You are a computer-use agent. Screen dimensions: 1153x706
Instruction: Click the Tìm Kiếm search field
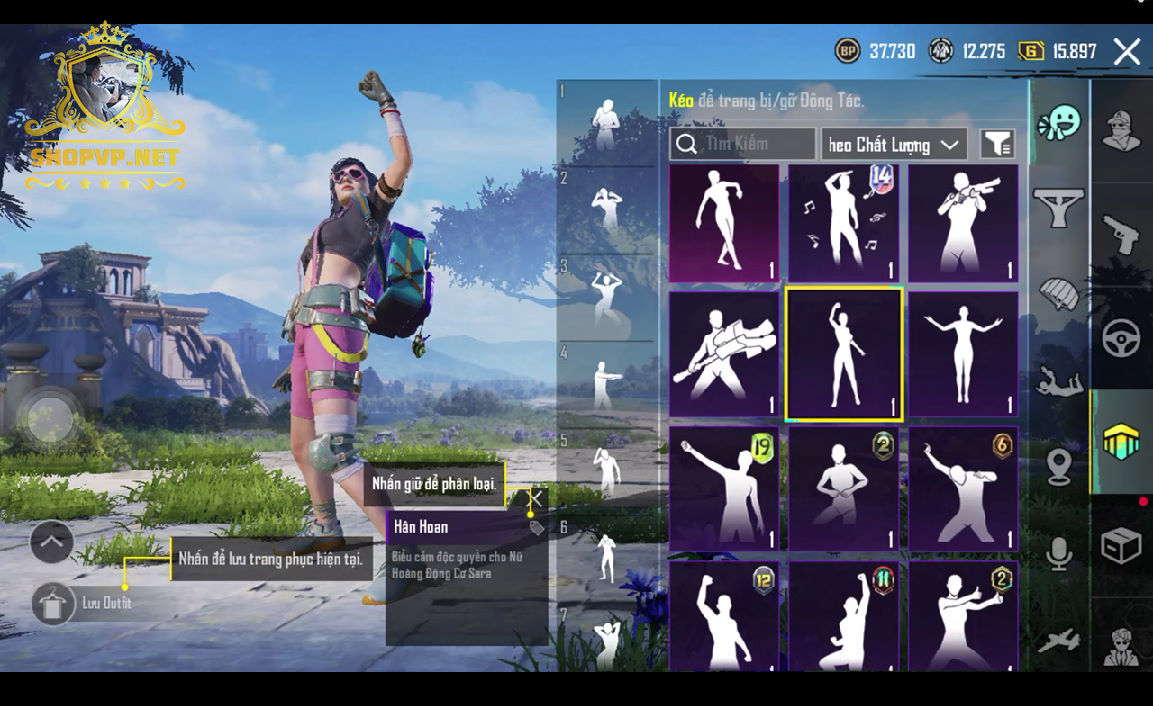[742, 144]
